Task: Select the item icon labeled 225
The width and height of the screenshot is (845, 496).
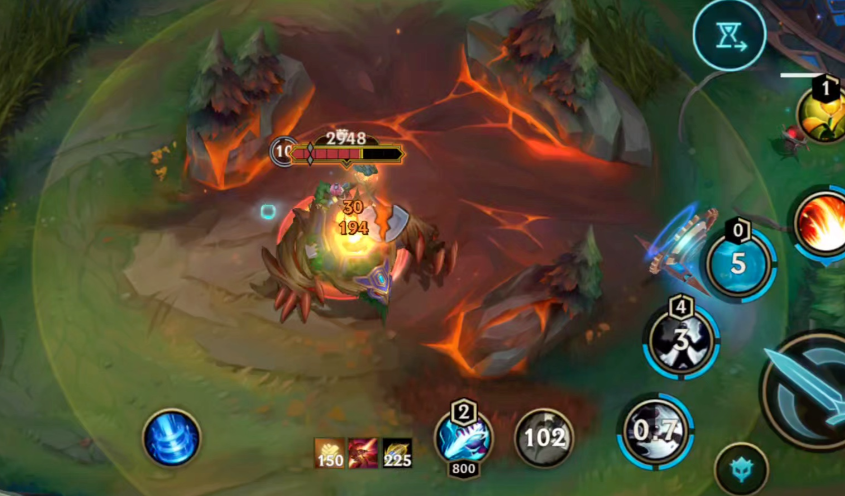Action: 397,453
